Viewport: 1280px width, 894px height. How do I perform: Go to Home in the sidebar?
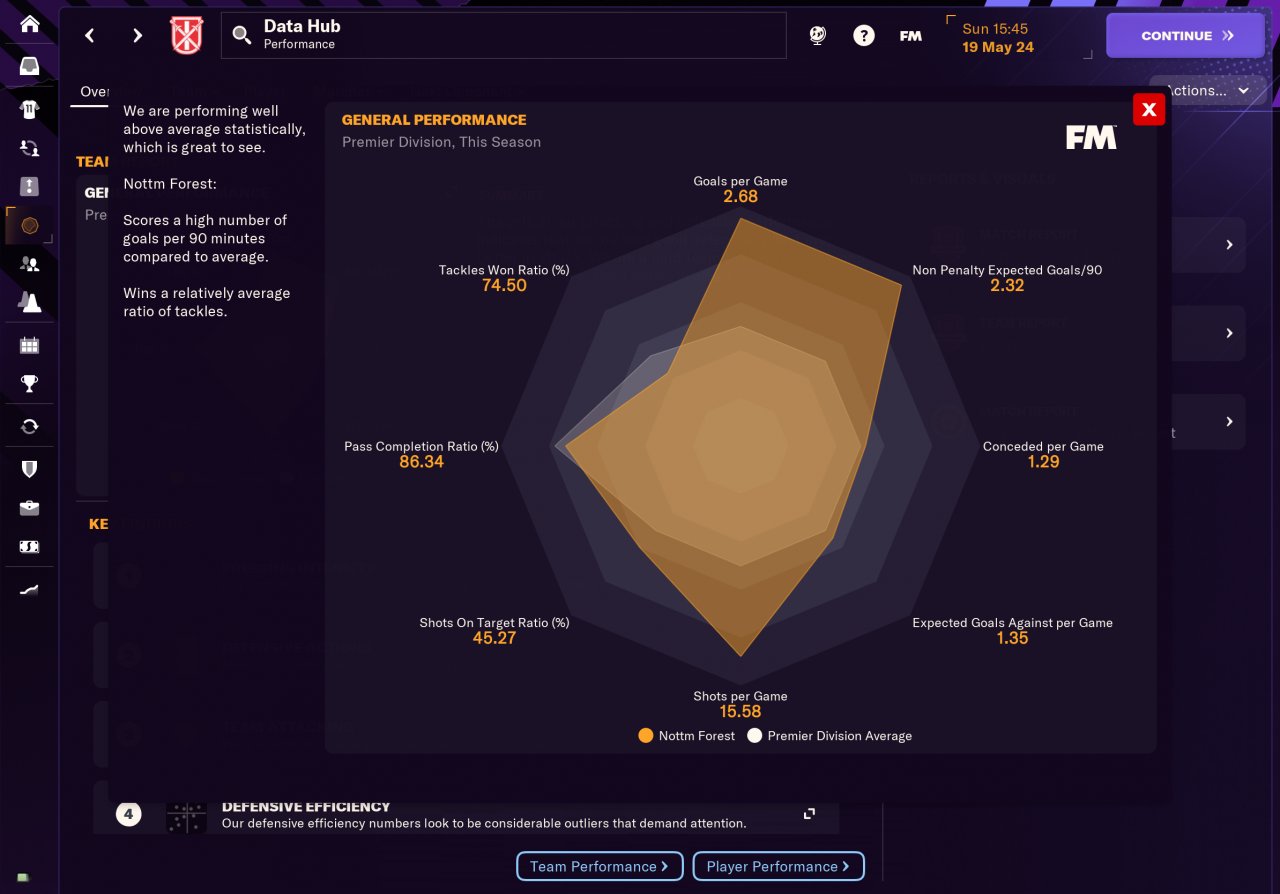[x=30, y=24]
